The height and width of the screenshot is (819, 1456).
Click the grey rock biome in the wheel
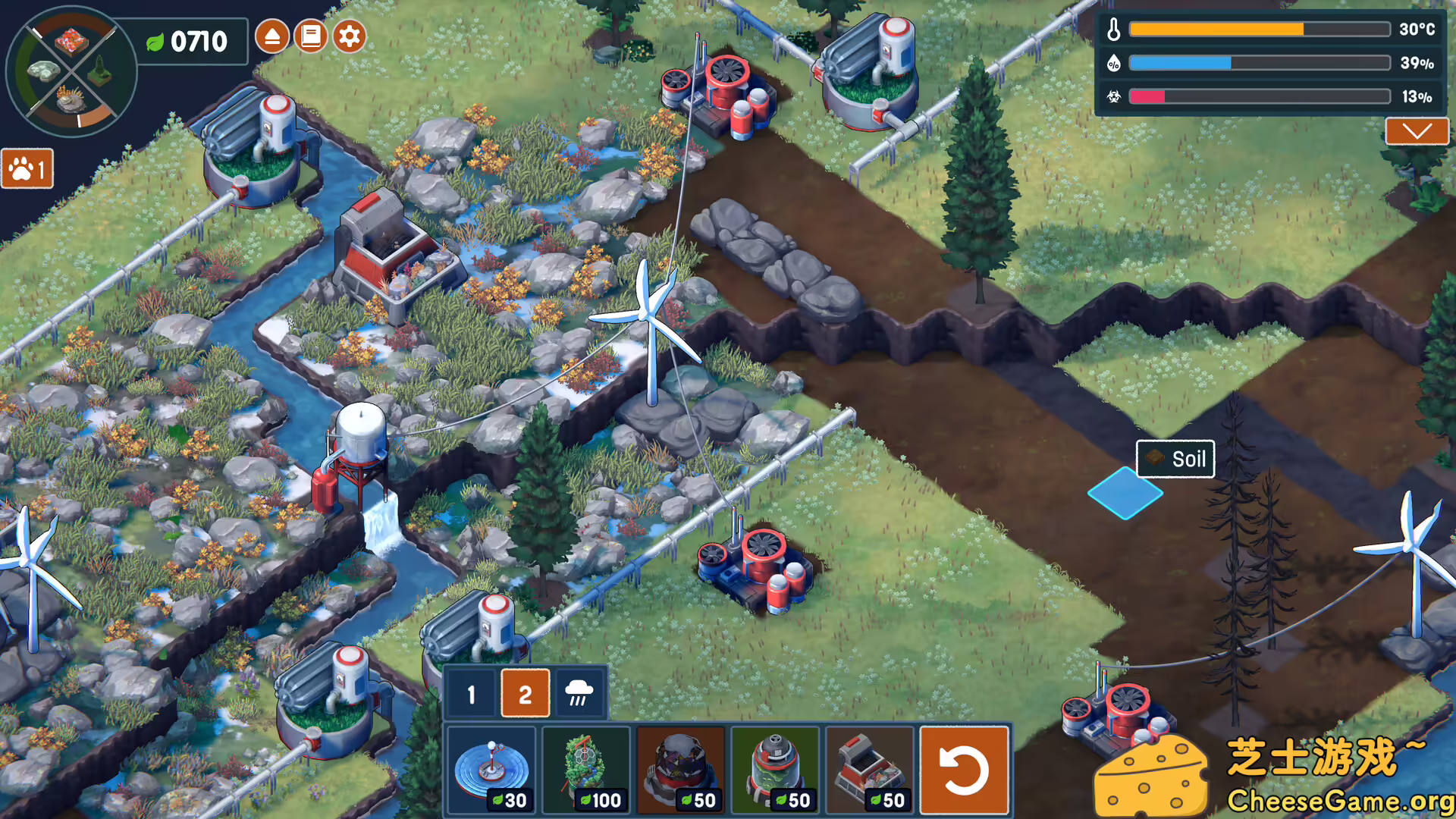coord(42,71)
